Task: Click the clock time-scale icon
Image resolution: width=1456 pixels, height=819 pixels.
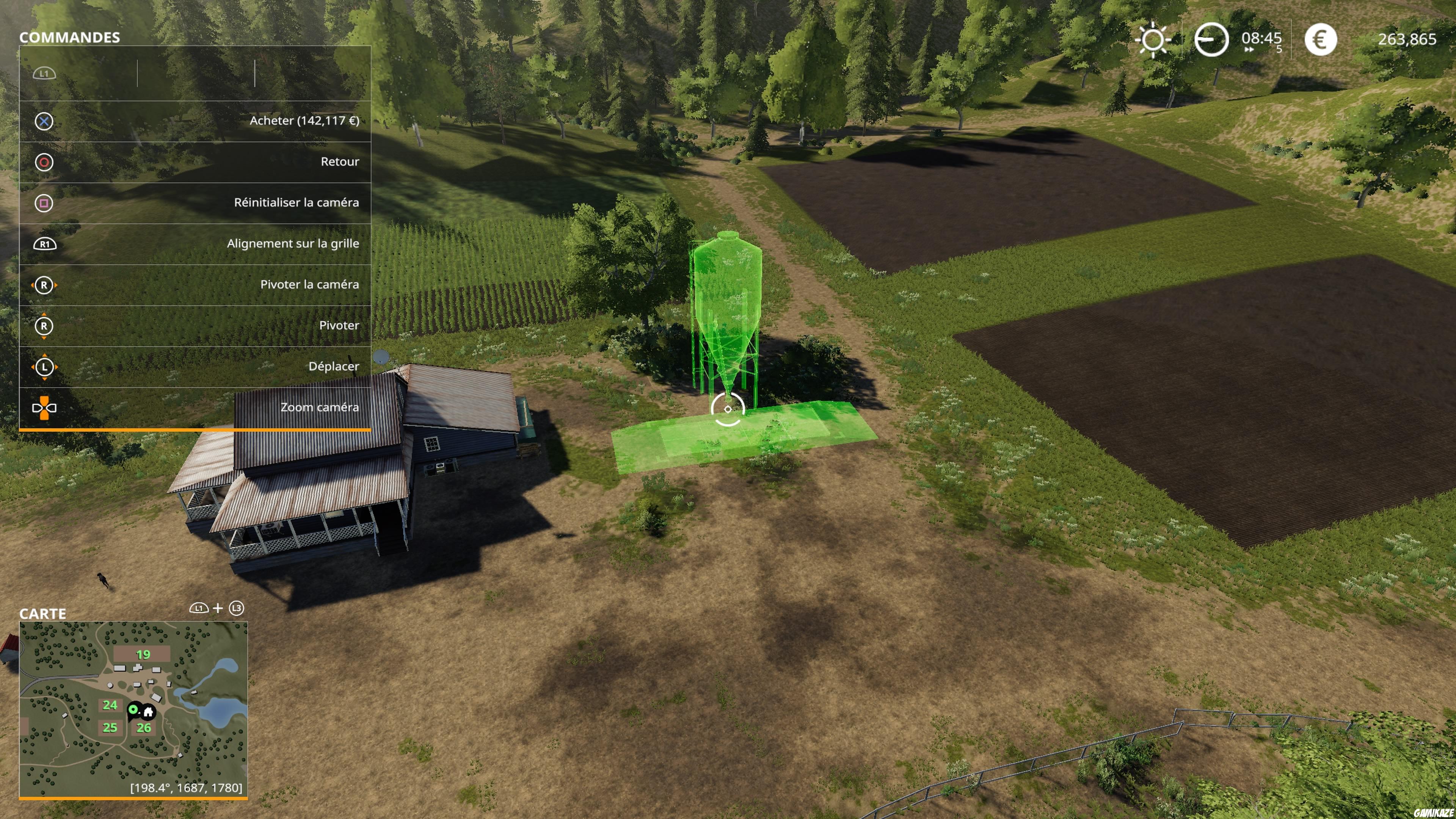Action: coord(1211,39)
